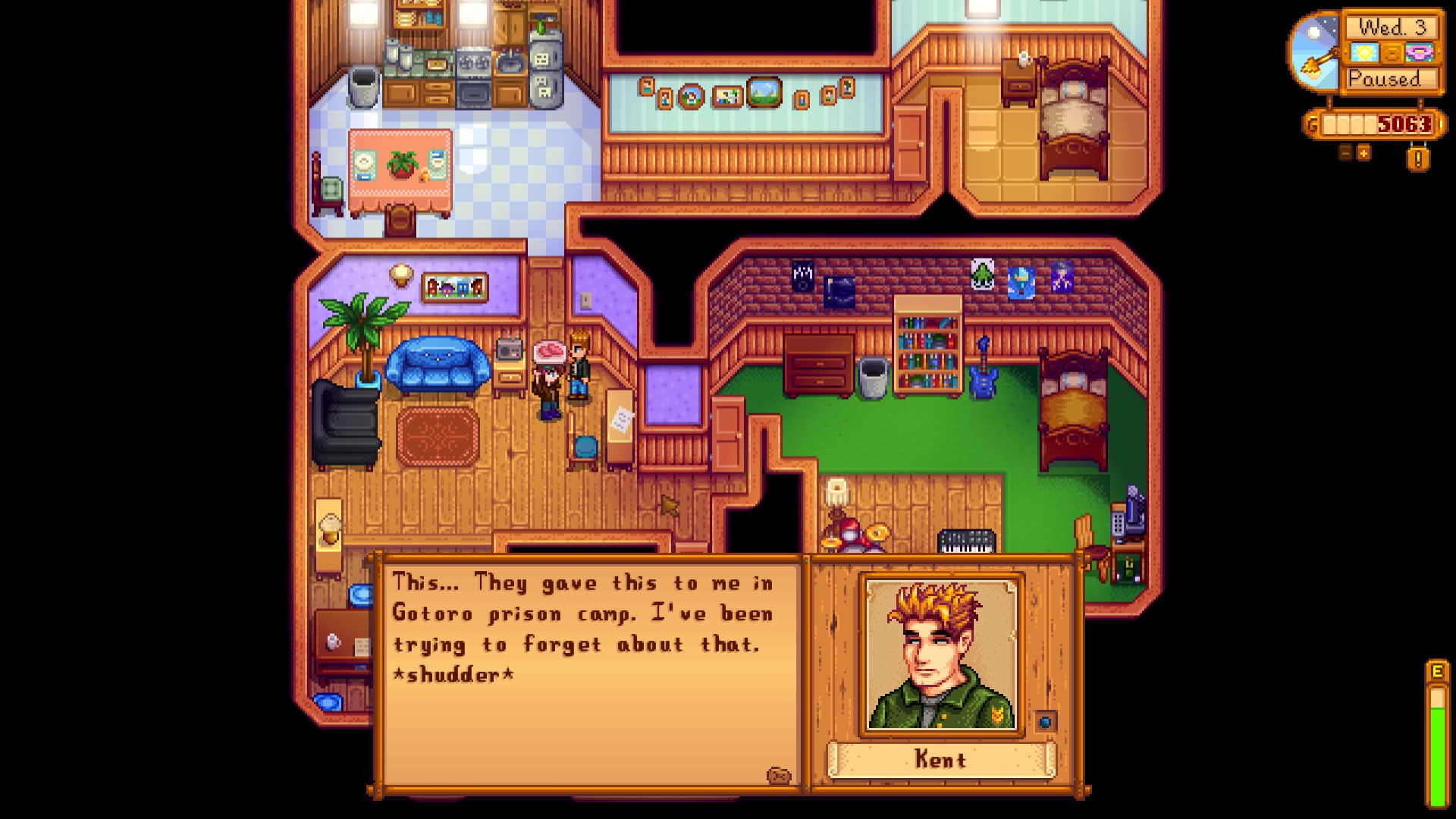This screenshot has height=819, width=1456.
Task: Zoom in with the plus button
Action: coord(1363,153)
